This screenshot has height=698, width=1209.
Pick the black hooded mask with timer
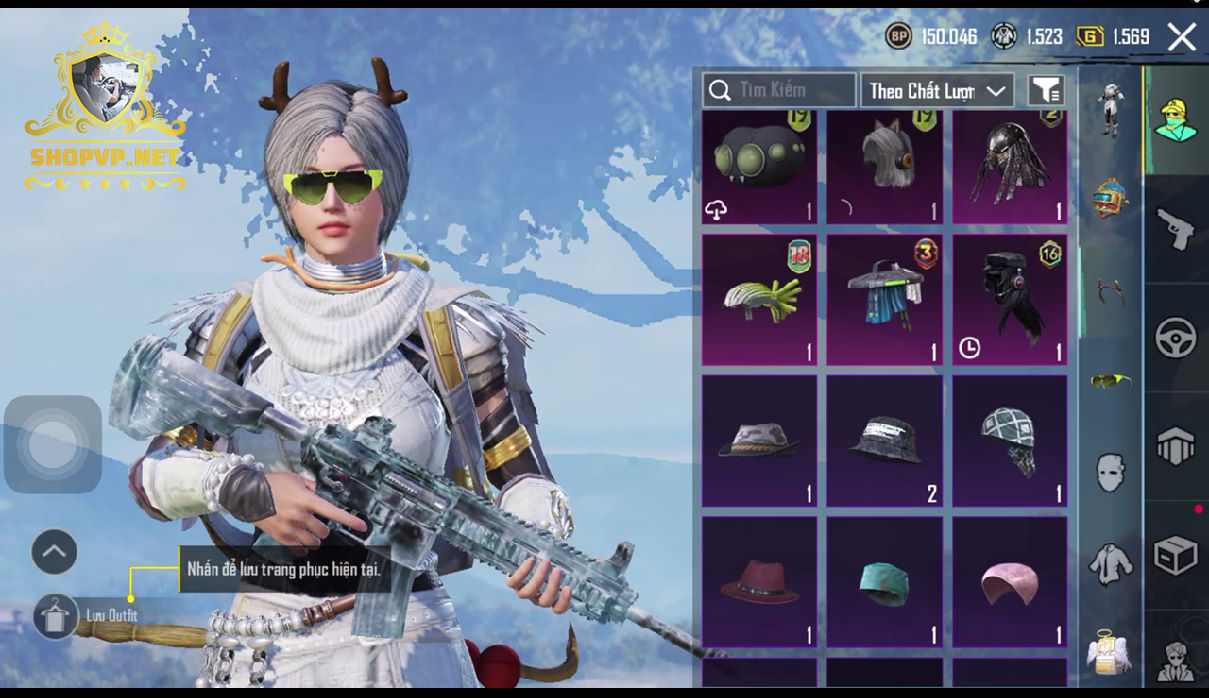pos(1009,300)
